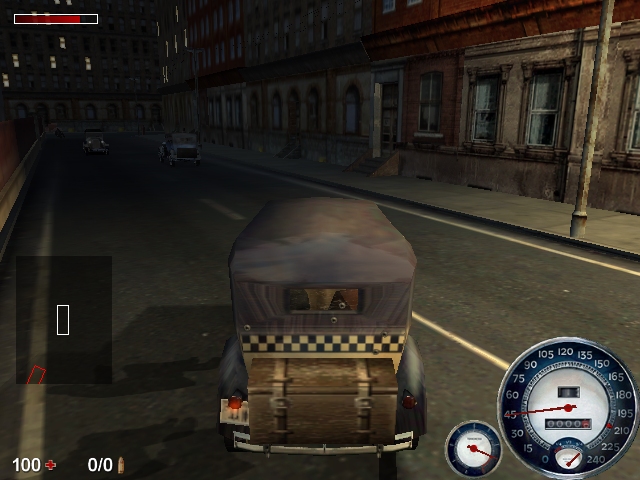Click the white player car marker on radar
640x480 pixels.
pyautogui.click(x=63, y=320)
